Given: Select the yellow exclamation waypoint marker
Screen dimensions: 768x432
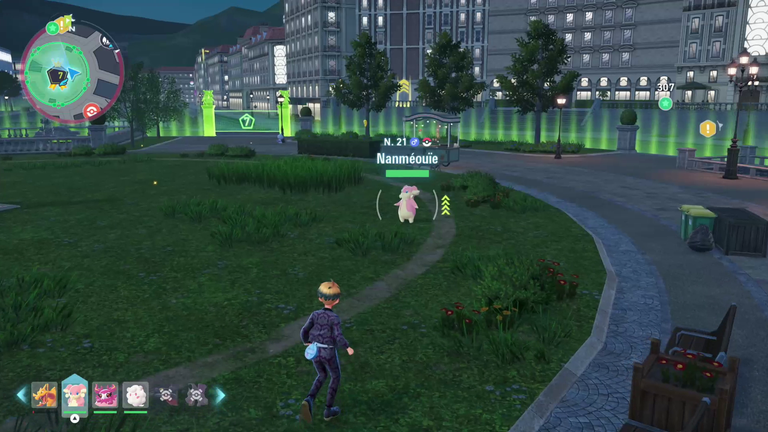Looking at the screenshot, I should click(708, 128).
